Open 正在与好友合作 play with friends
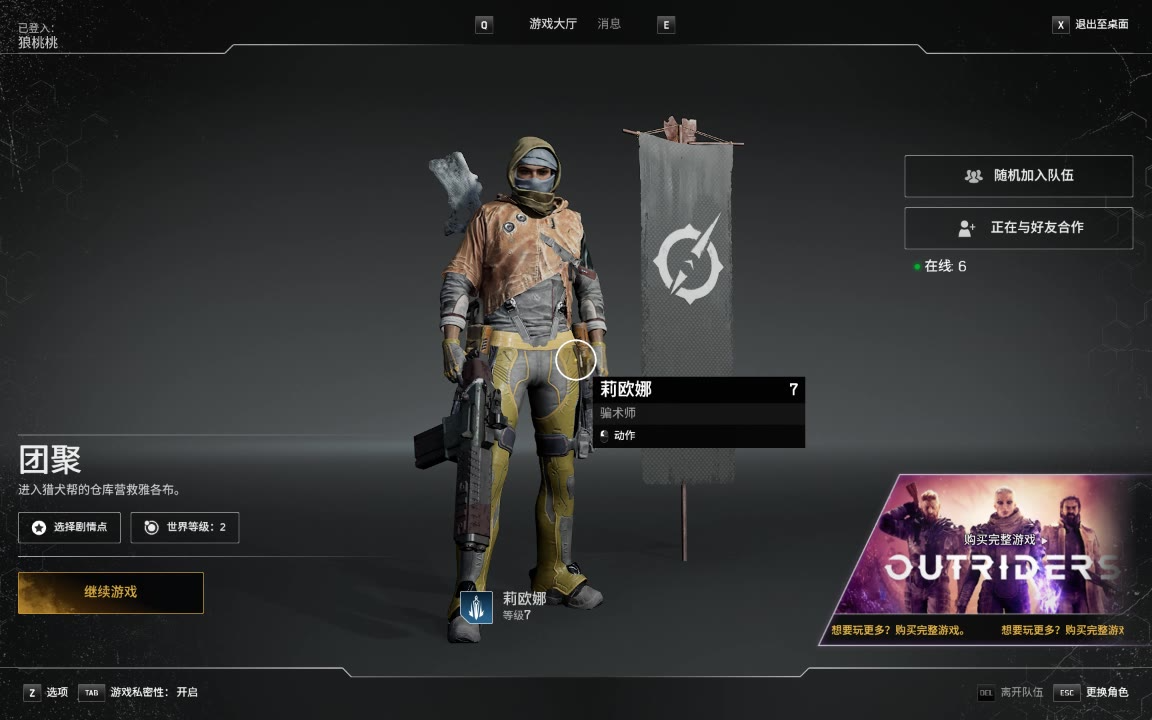Image resolution: width=1152 pixels, height=720 pixels. pyautogui.click(x=1018, y=228)
